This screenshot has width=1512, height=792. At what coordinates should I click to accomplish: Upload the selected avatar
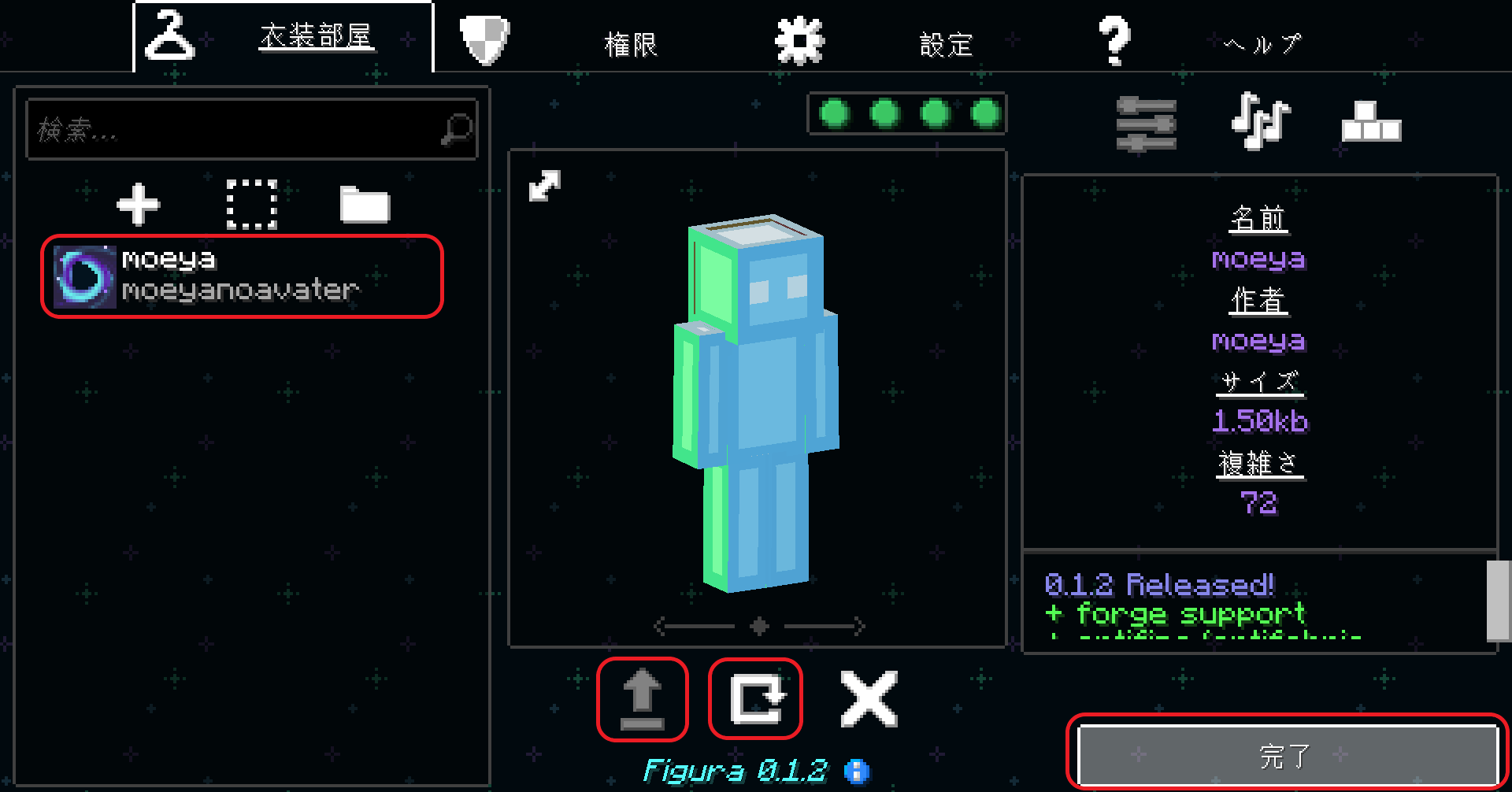tap(642, 698)
